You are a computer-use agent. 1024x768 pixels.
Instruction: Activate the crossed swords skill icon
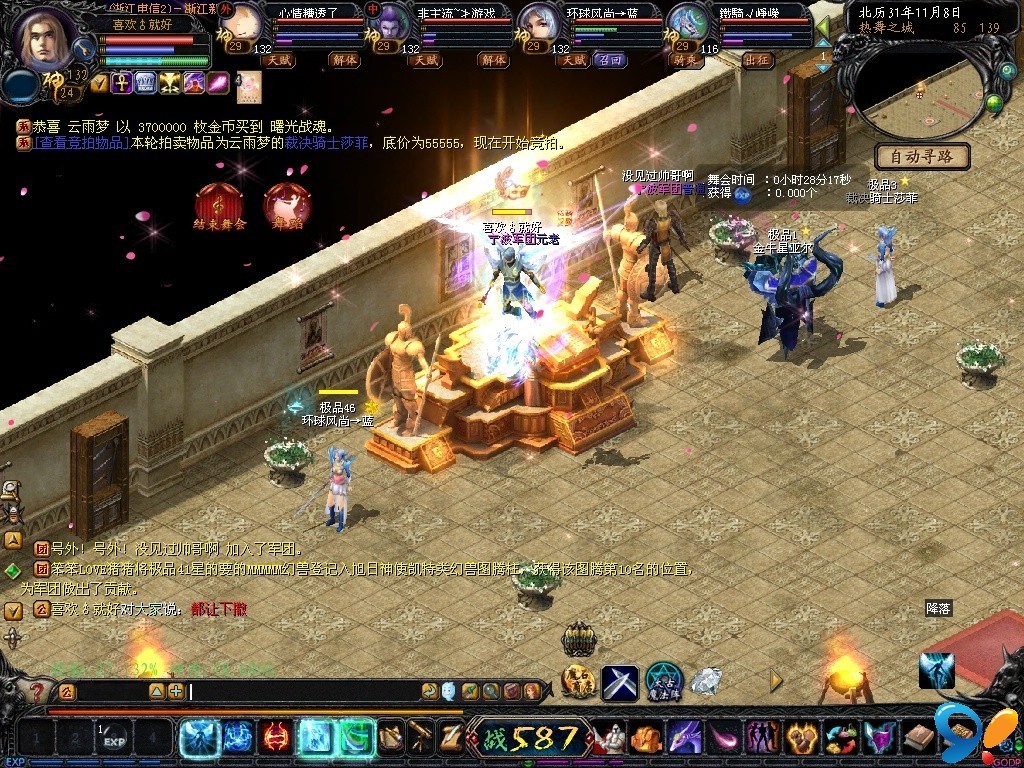click(620, 682)
